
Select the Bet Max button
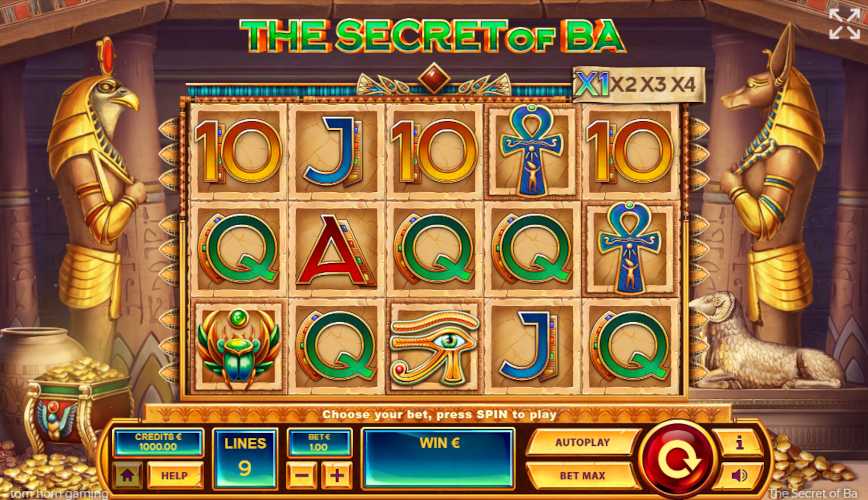(582, 474)
